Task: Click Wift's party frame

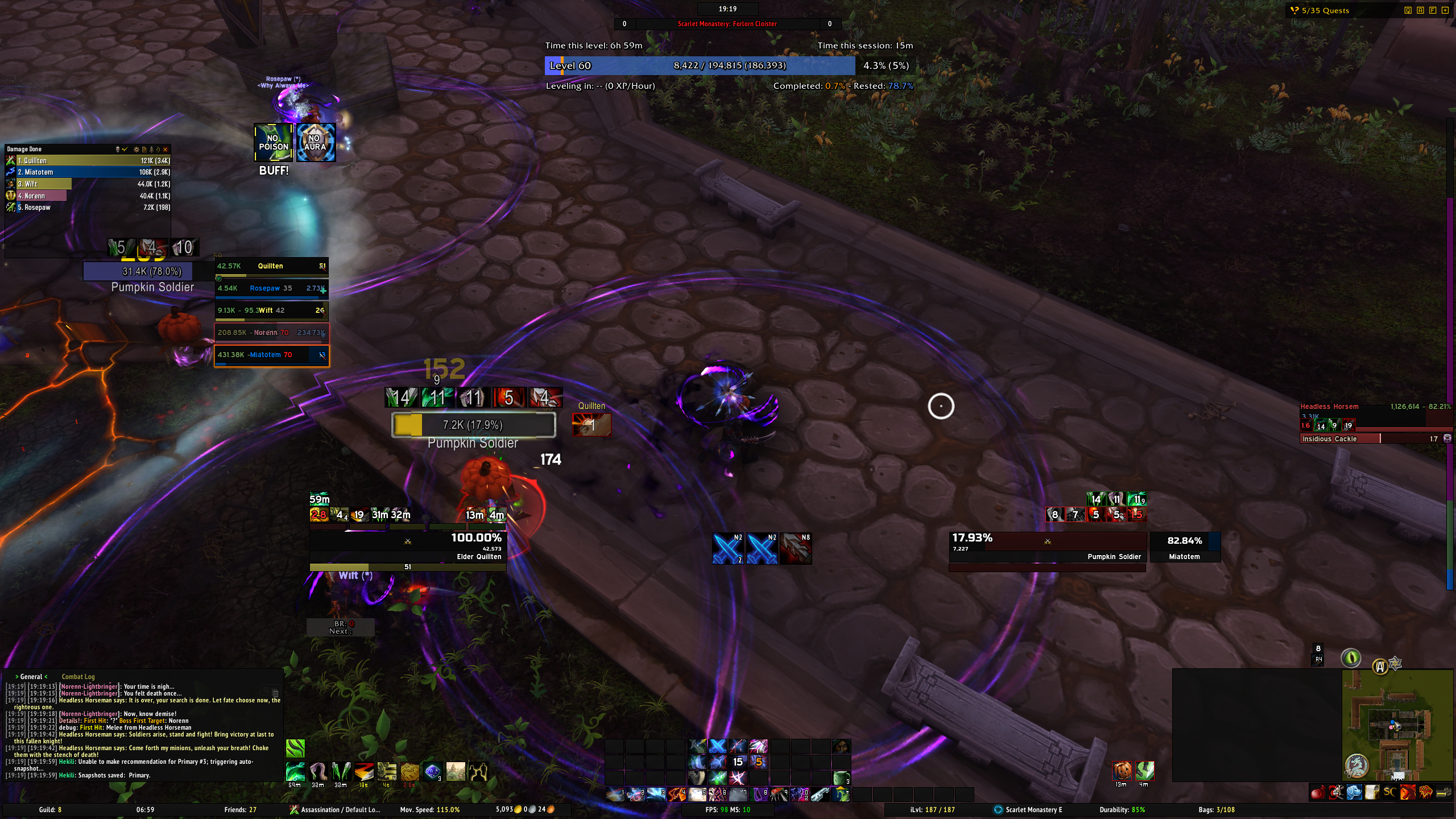Action: (x=271, y=311)
